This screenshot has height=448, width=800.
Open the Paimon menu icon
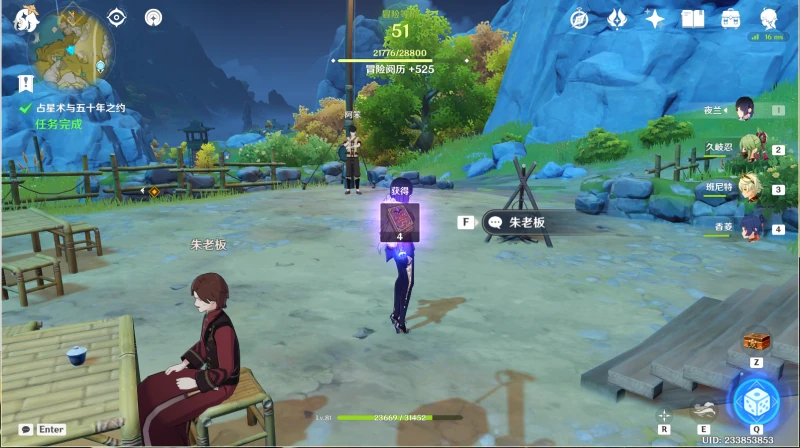click(24, 16)
